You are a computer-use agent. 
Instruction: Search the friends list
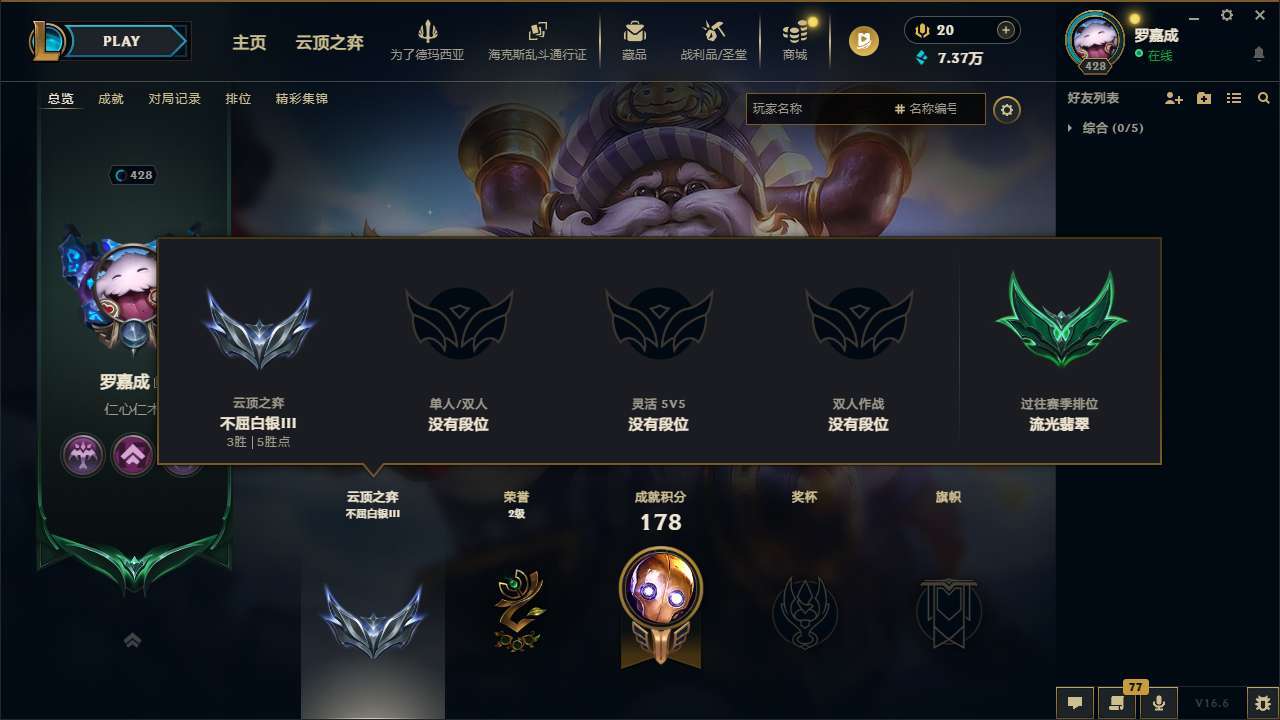coord(1264,98)
